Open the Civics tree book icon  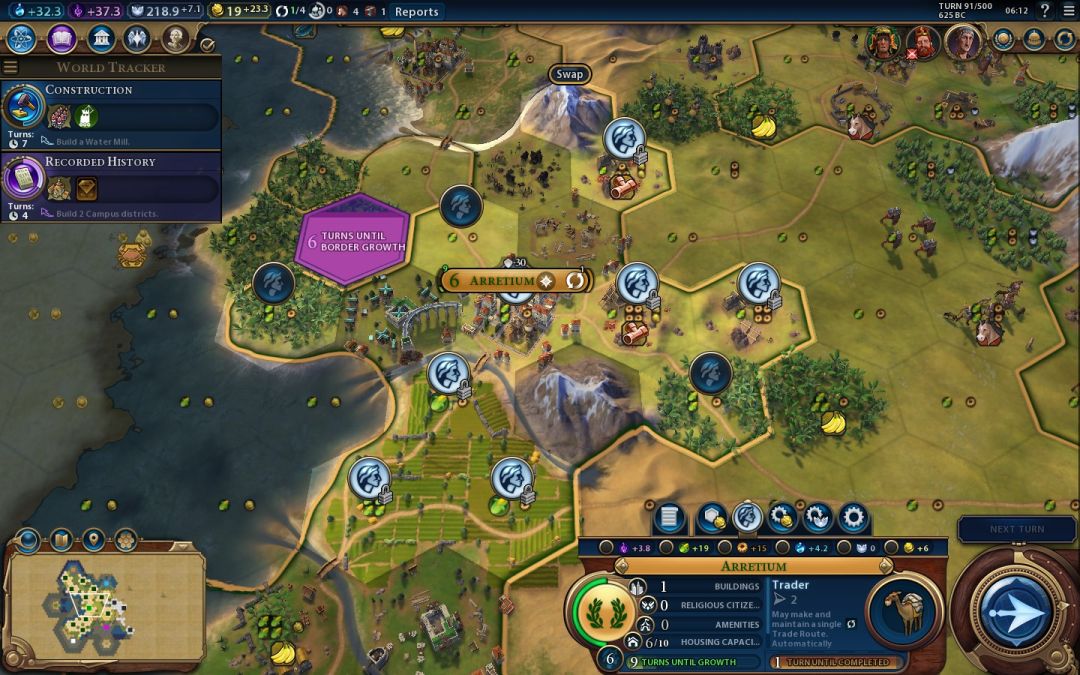point(62,39)
